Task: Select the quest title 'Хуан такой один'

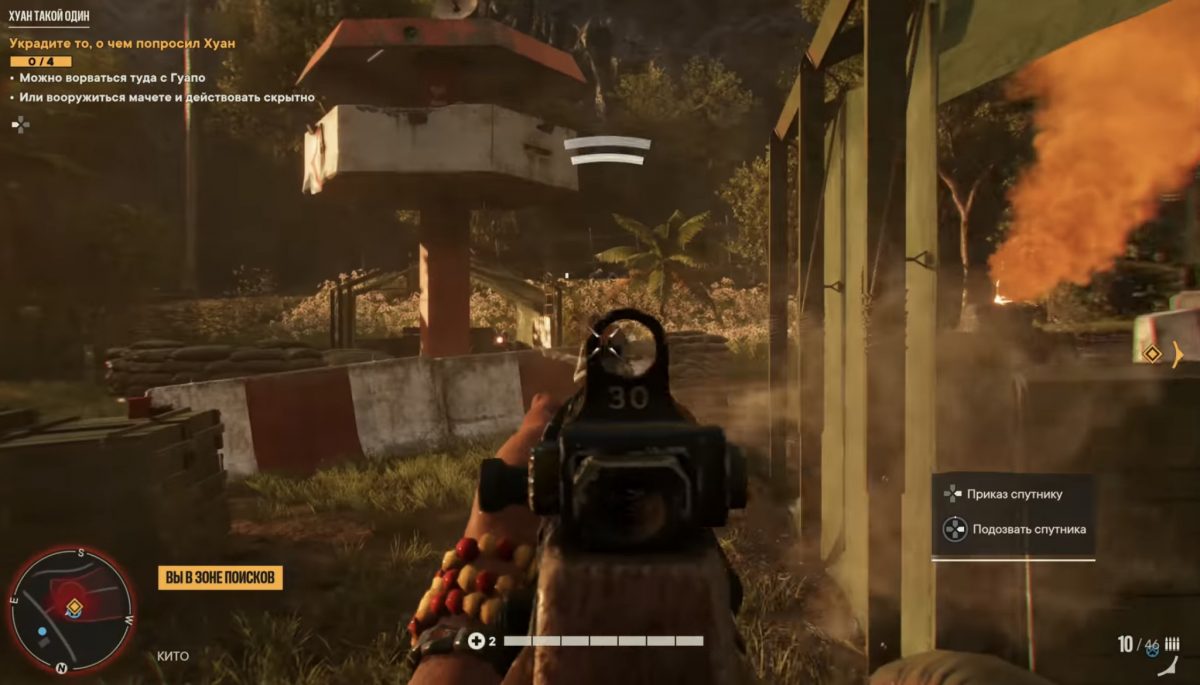Action: [49, 17]
